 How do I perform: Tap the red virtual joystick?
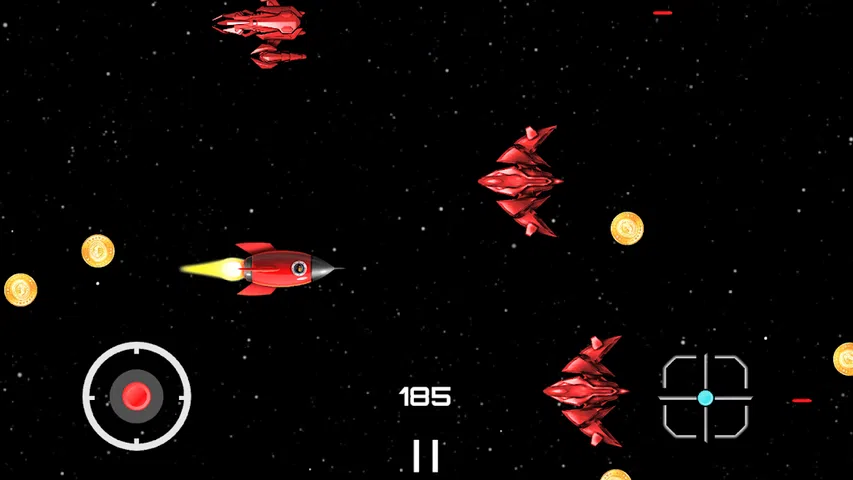coord(136,396)
